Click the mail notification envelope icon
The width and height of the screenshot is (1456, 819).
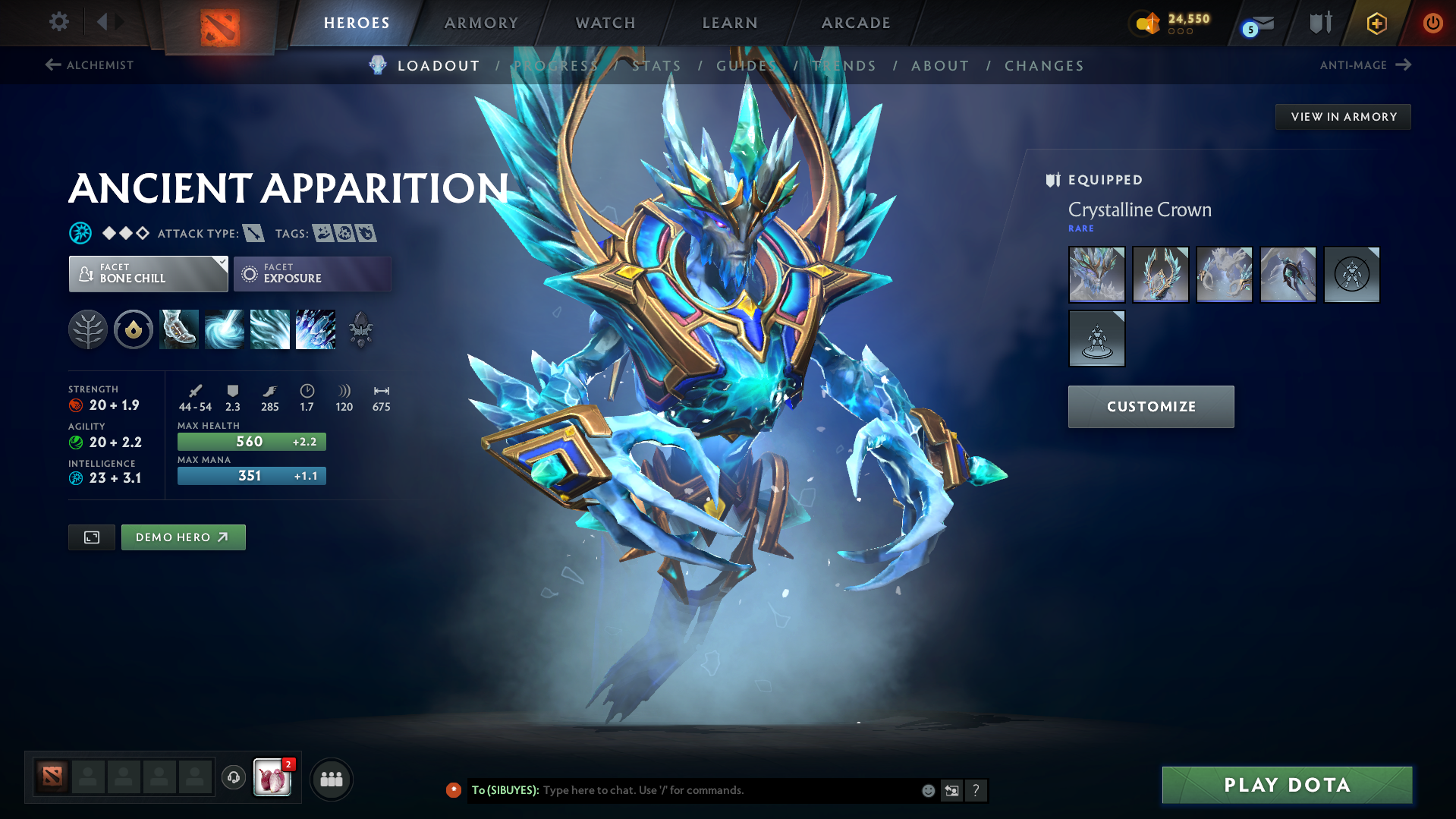point(1257,23)
